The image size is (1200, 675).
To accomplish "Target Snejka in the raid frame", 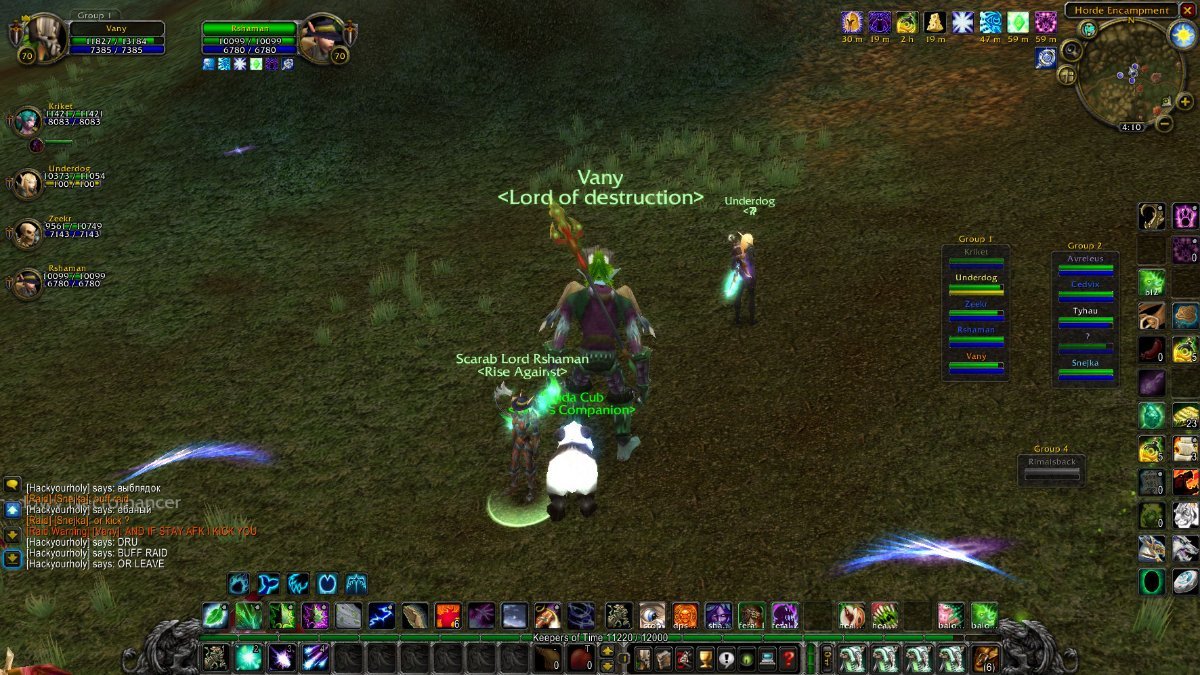I will (1085, 367).
